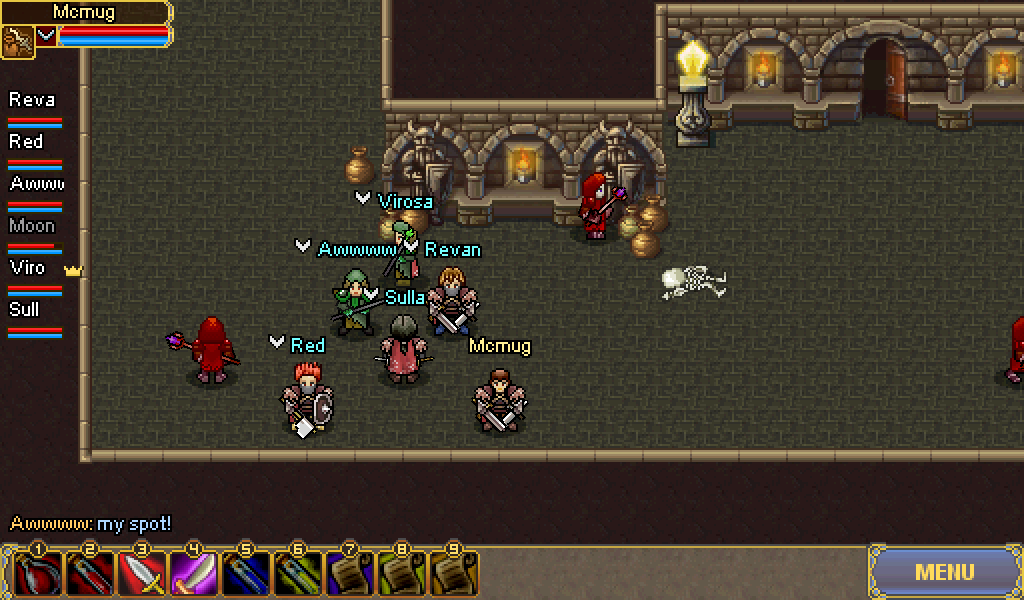Image resolution: width=1024 pixels, height=600 pixels.
Task: Use the green-backed scroll in slot 8
Action: [x=402, y=575]
